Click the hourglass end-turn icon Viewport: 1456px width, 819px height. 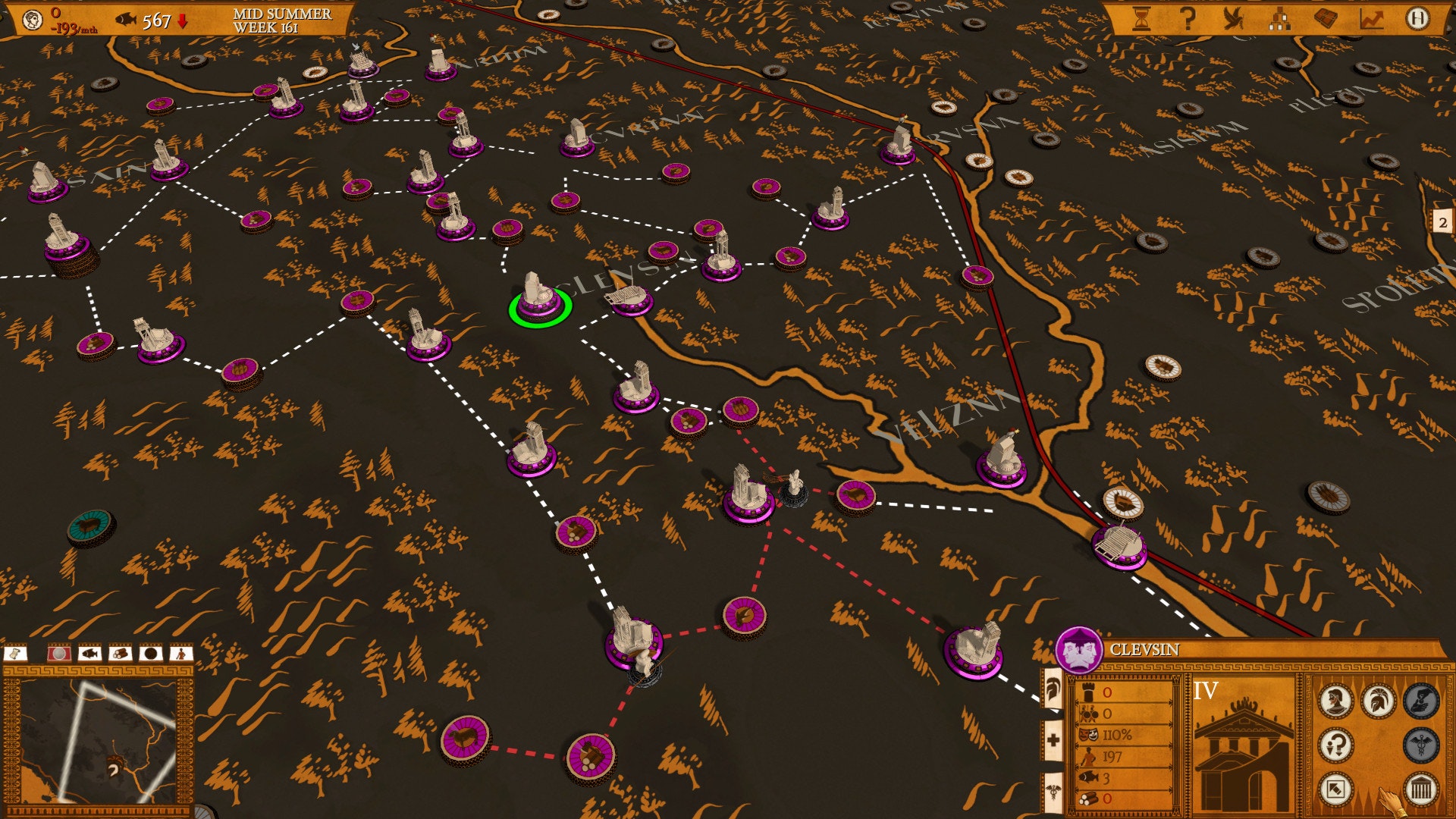pyautogui.click(x=1141, y=19)
